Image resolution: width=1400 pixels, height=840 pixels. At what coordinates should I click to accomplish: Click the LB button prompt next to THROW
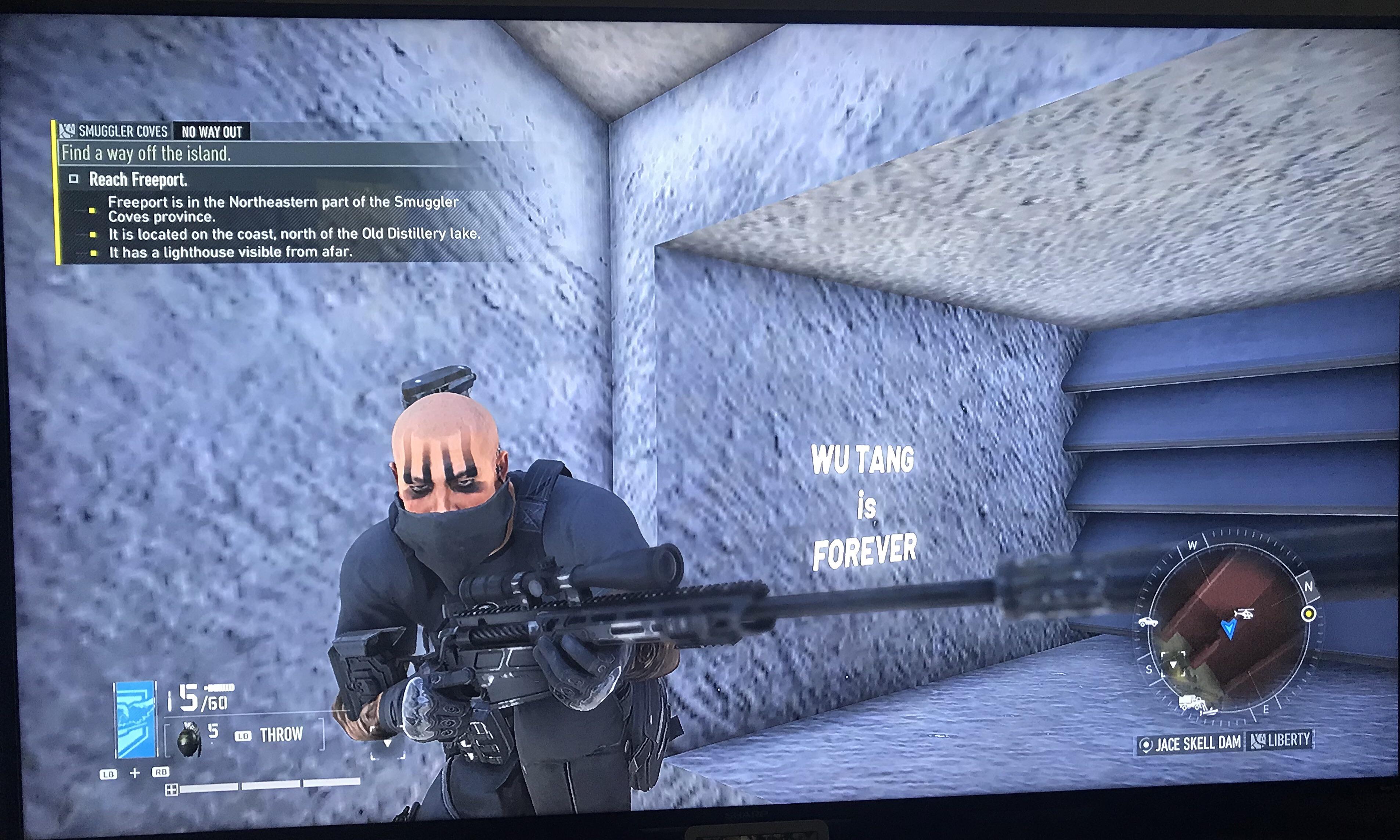[243, 735]
